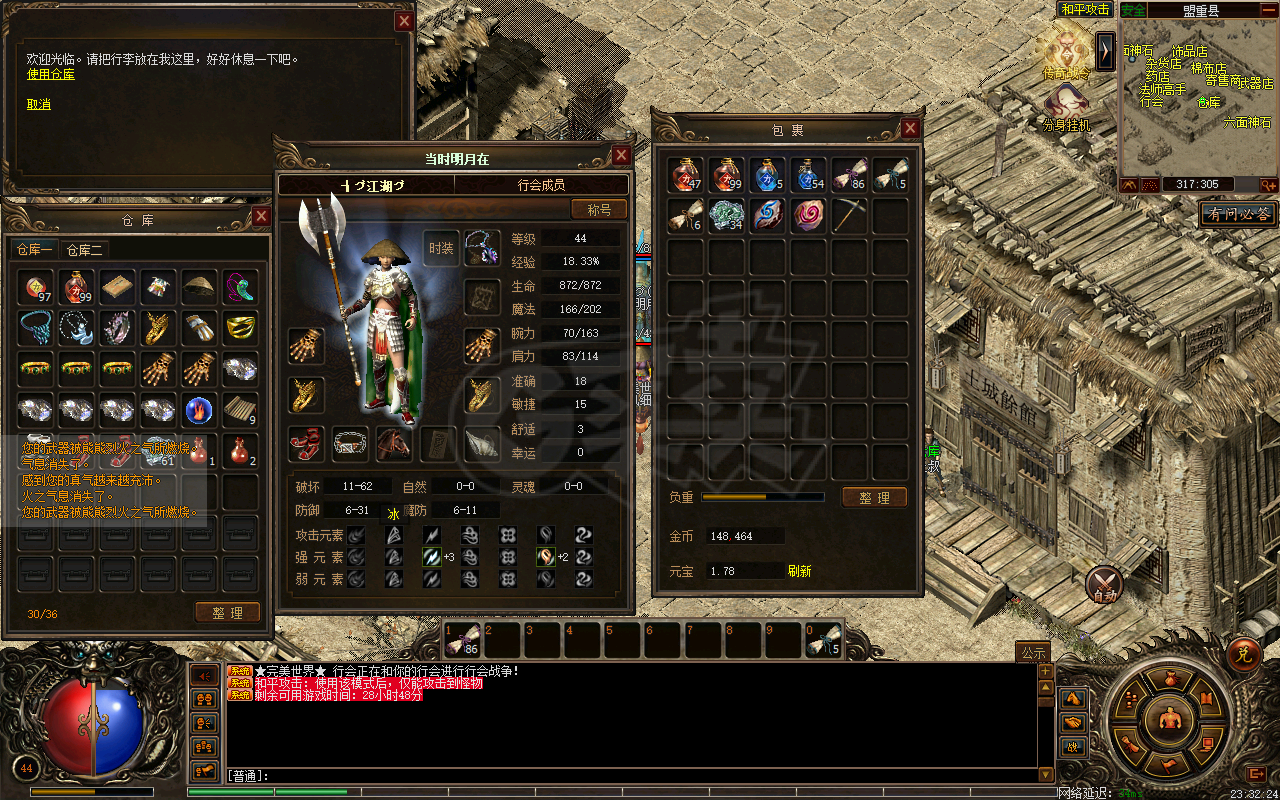Toggle the 和平攻击 attack mode

(1085, 10)
